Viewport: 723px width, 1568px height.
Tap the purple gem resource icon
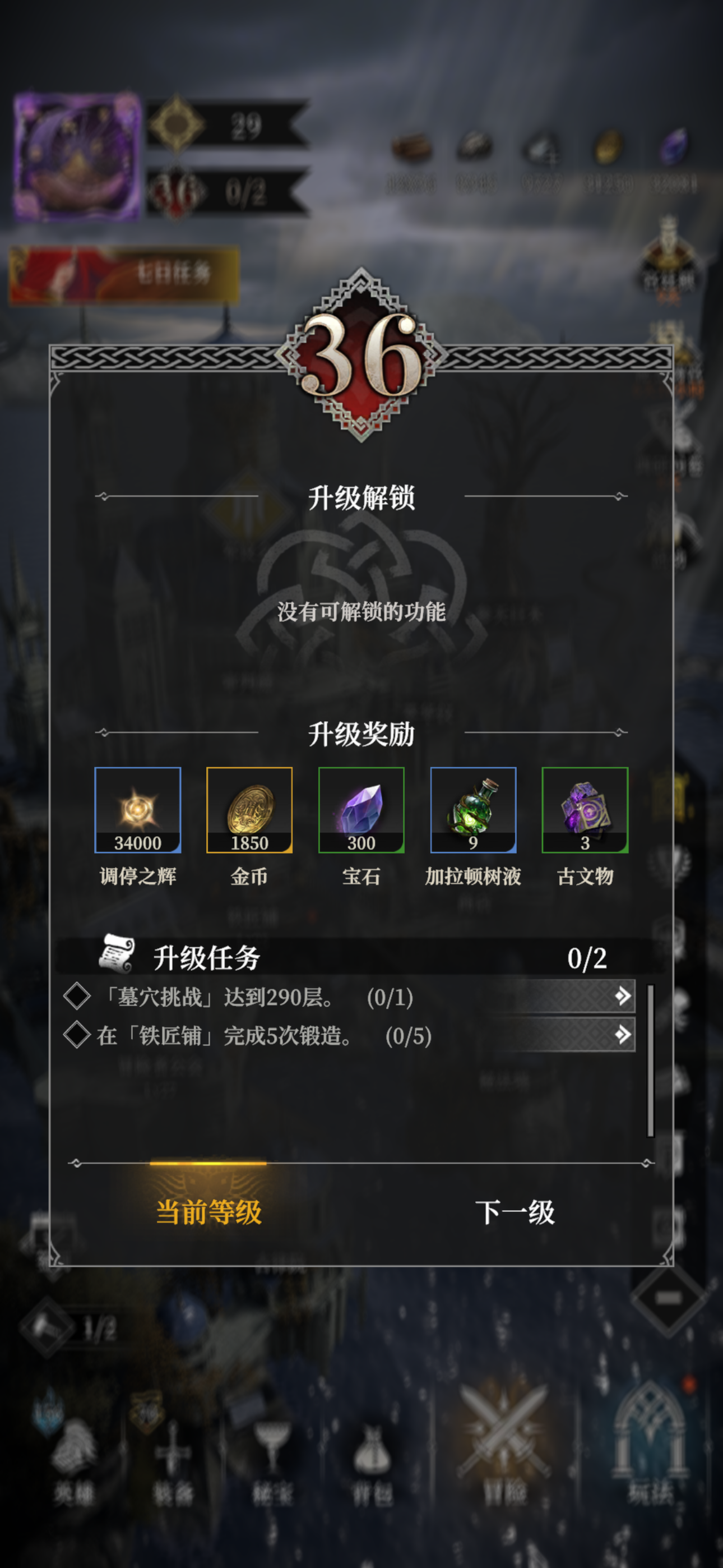[672, 146]
